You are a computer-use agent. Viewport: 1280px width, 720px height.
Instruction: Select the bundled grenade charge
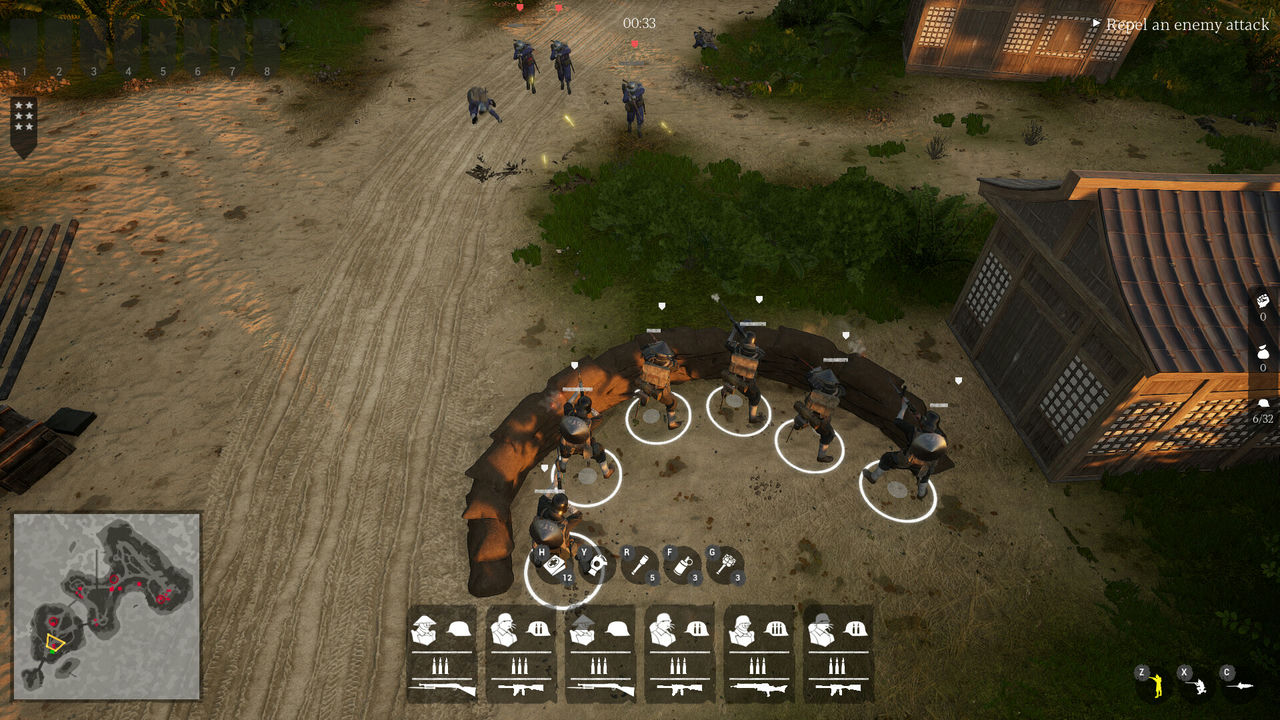(725, 565)
